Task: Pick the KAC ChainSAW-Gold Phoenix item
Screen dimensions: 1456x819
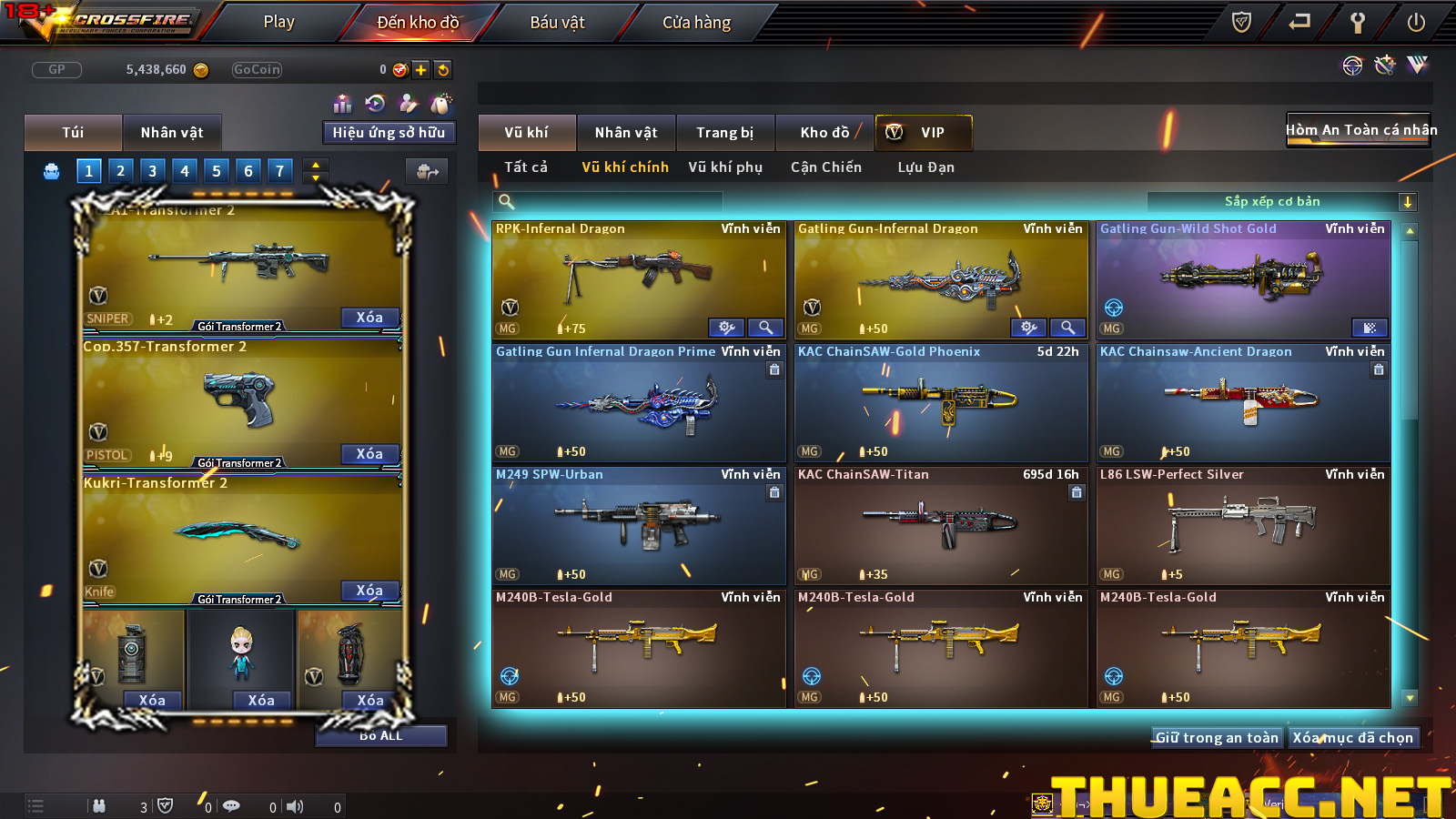Action: point(940,402)
